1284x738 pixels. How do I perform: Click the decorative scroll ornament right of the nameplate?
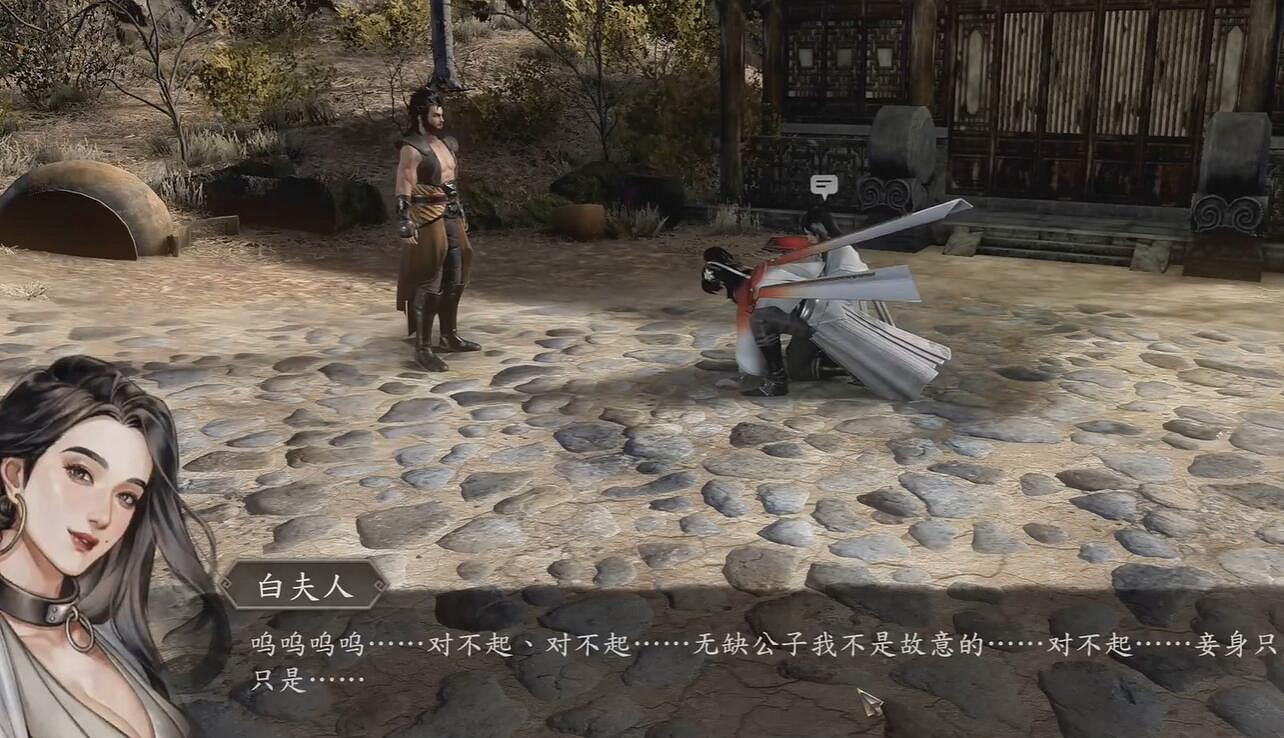[379, 584]
